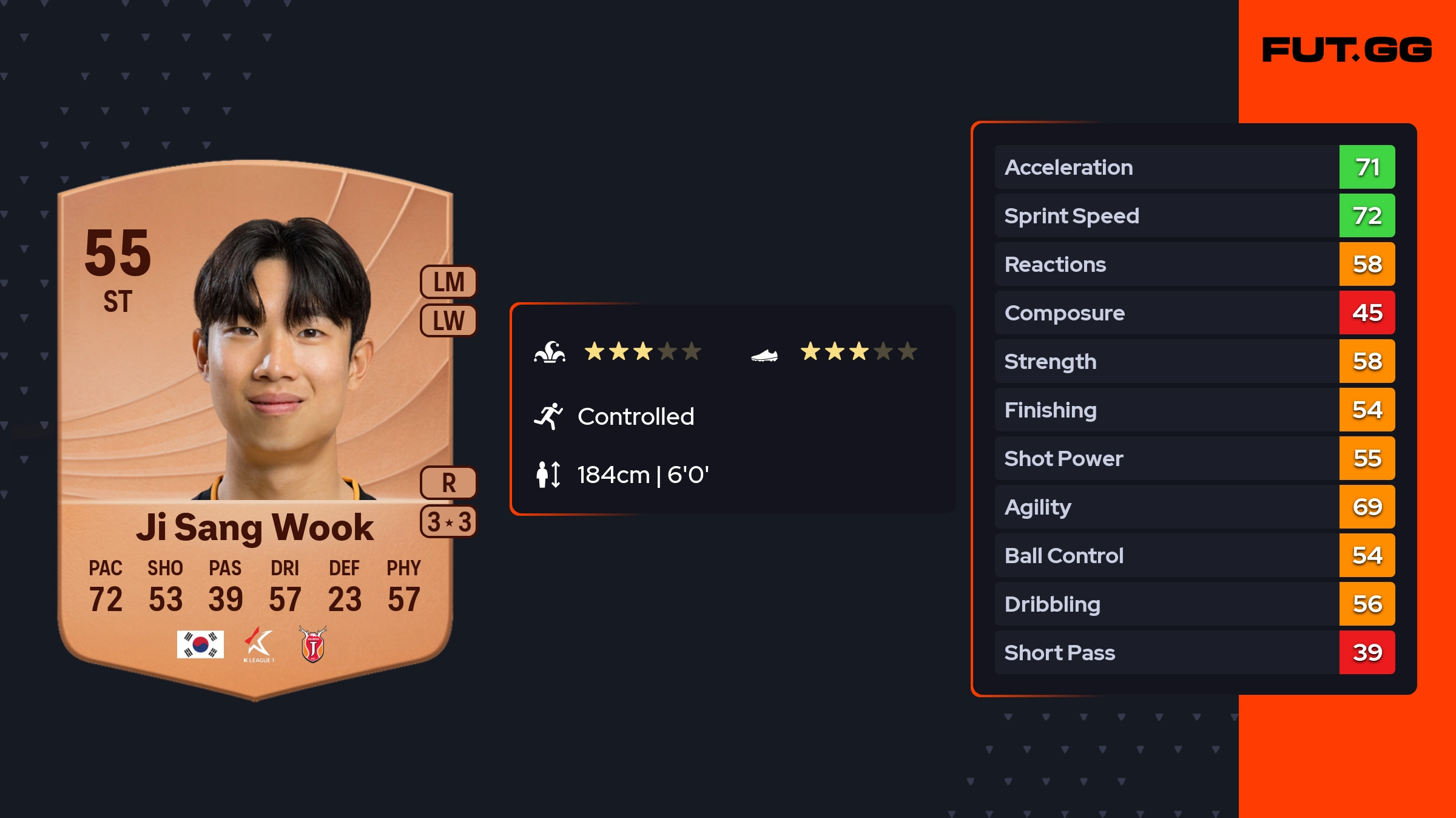Select the South Korea flag icon
1456x818 pixels.
[200, 644]
